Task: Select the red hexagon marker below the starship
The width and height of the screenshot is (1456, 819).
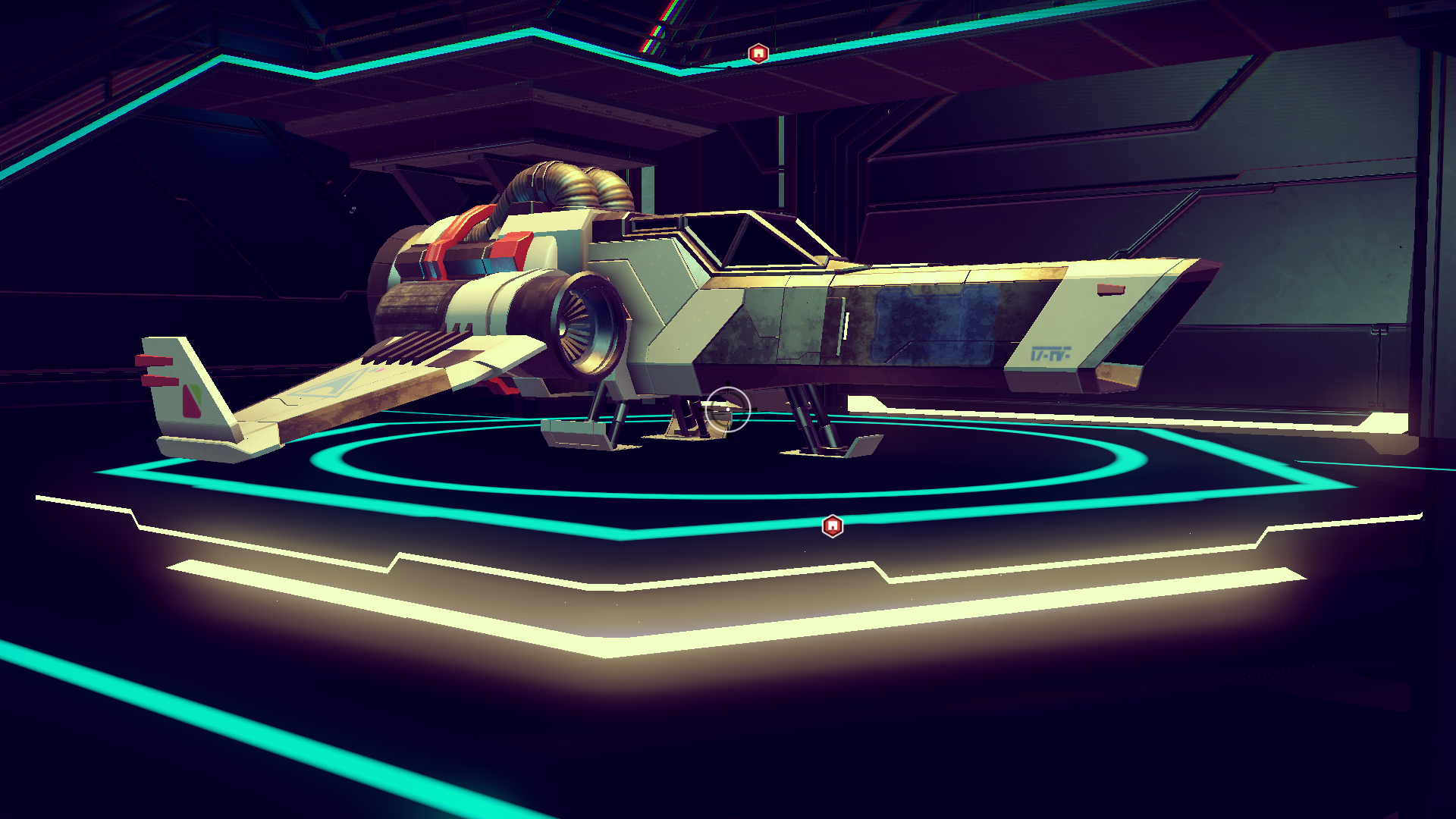Action: point(832,526)
